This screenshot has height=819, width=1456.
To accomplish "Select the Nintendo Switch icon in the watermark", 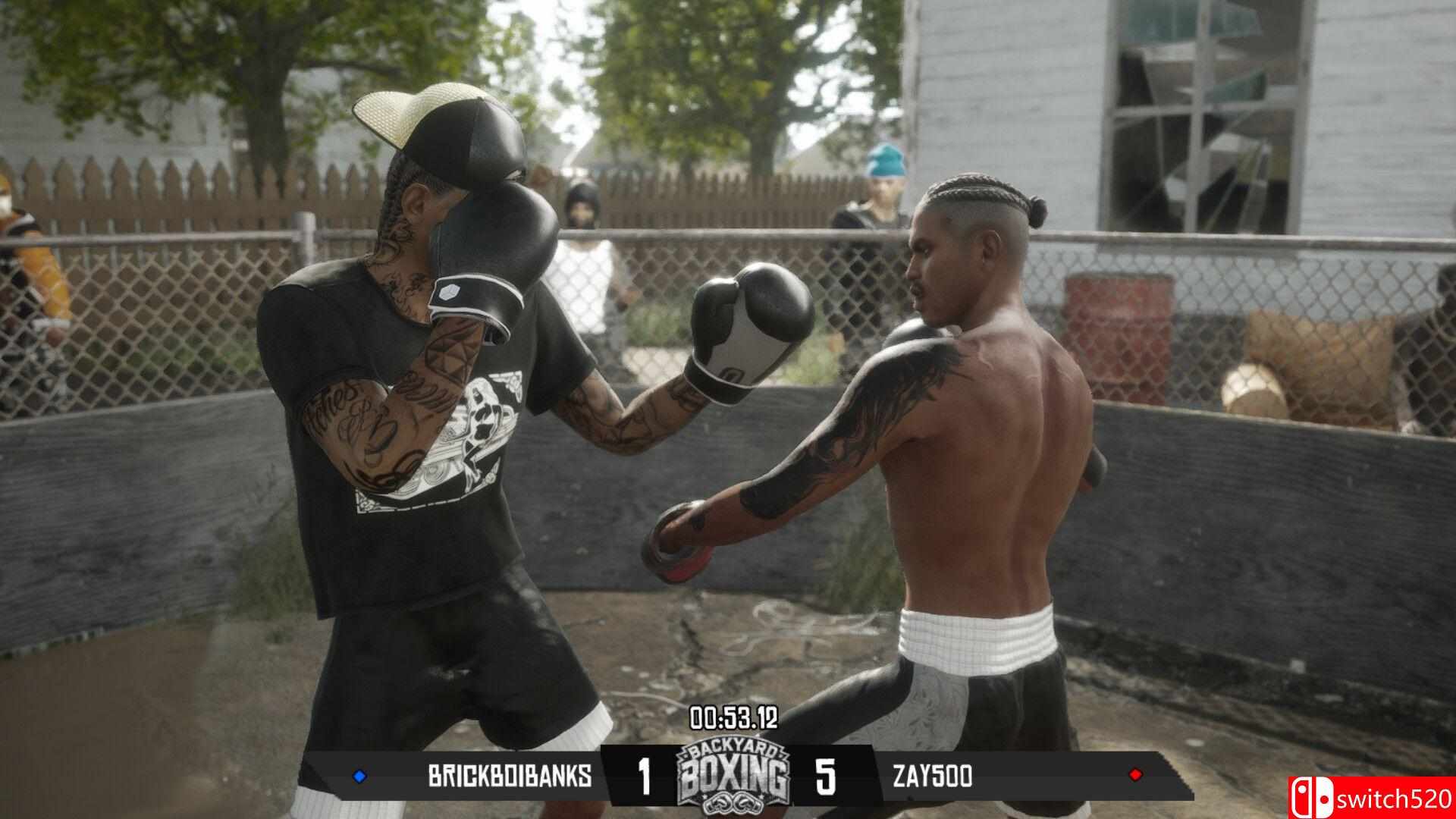I will point(1313,796).
